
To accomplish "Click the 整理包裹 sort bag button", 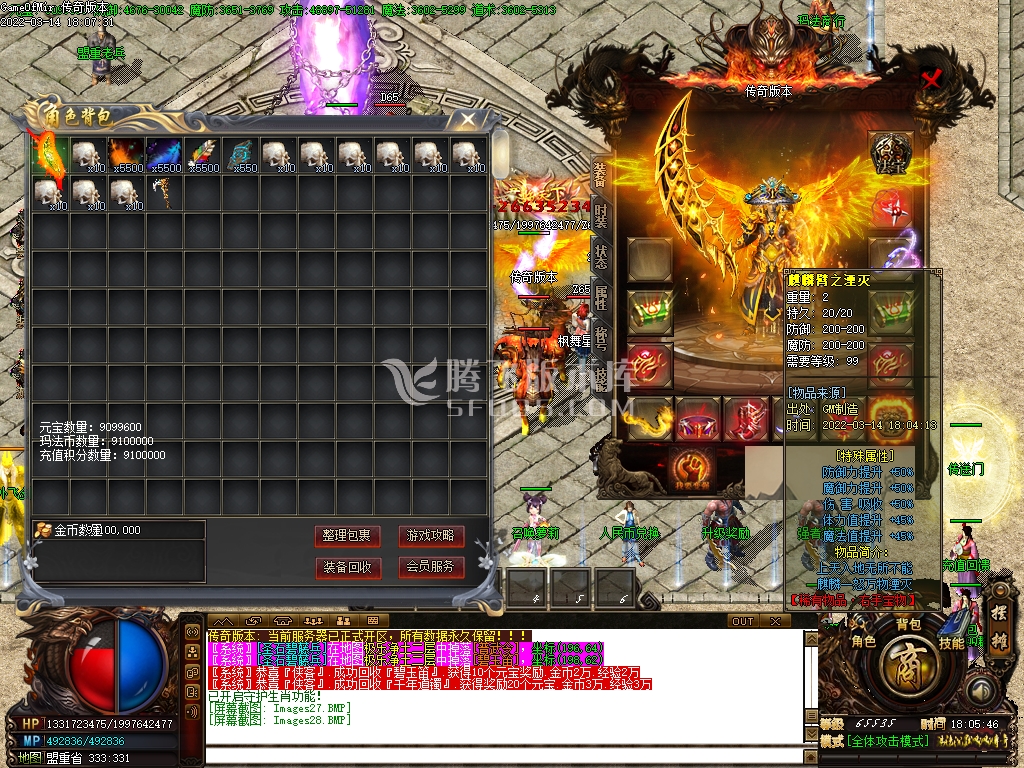I will tap(347, 536).
